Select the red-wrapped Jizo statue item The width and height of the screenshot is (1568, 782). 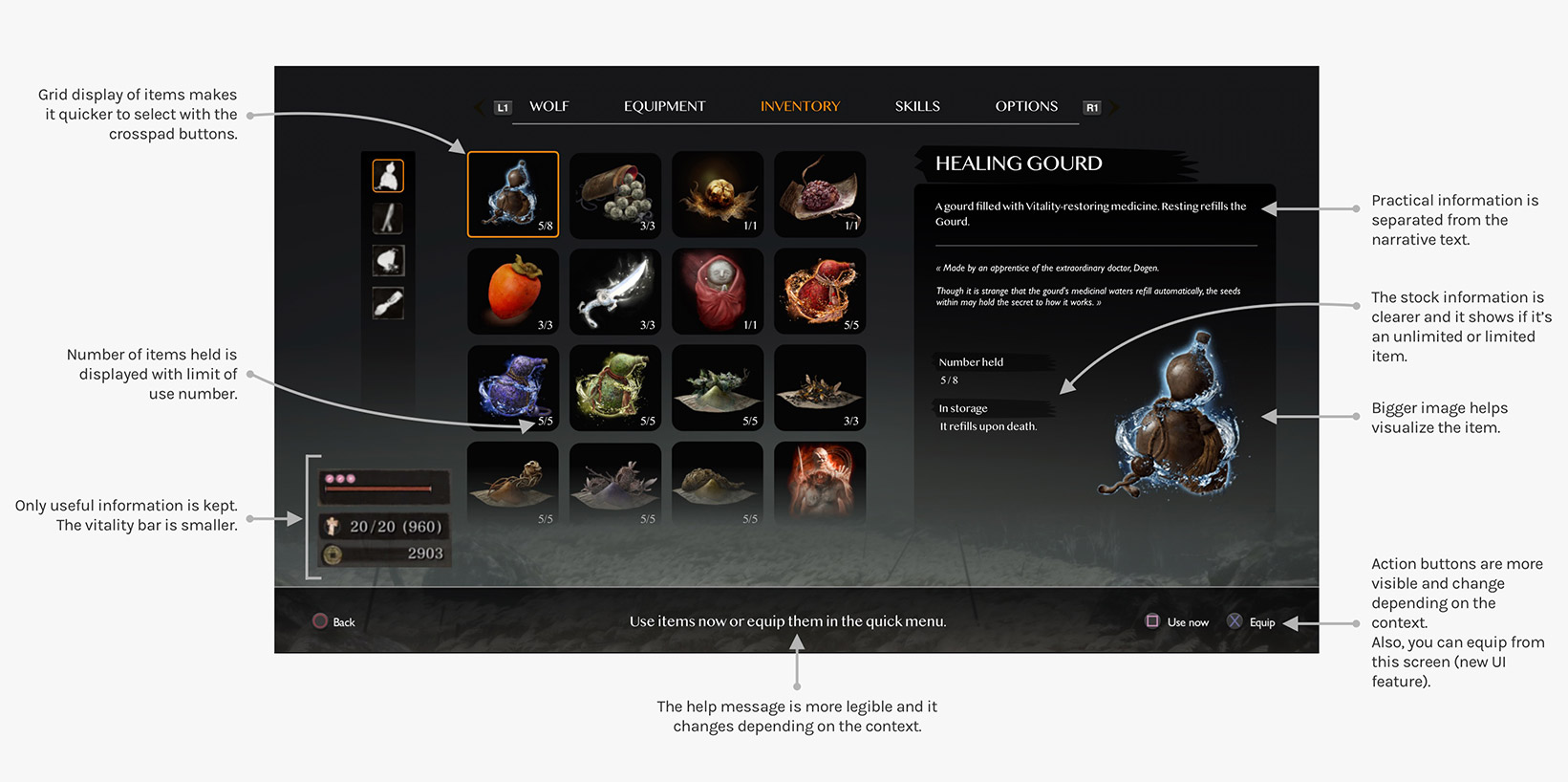pos(718,291)
